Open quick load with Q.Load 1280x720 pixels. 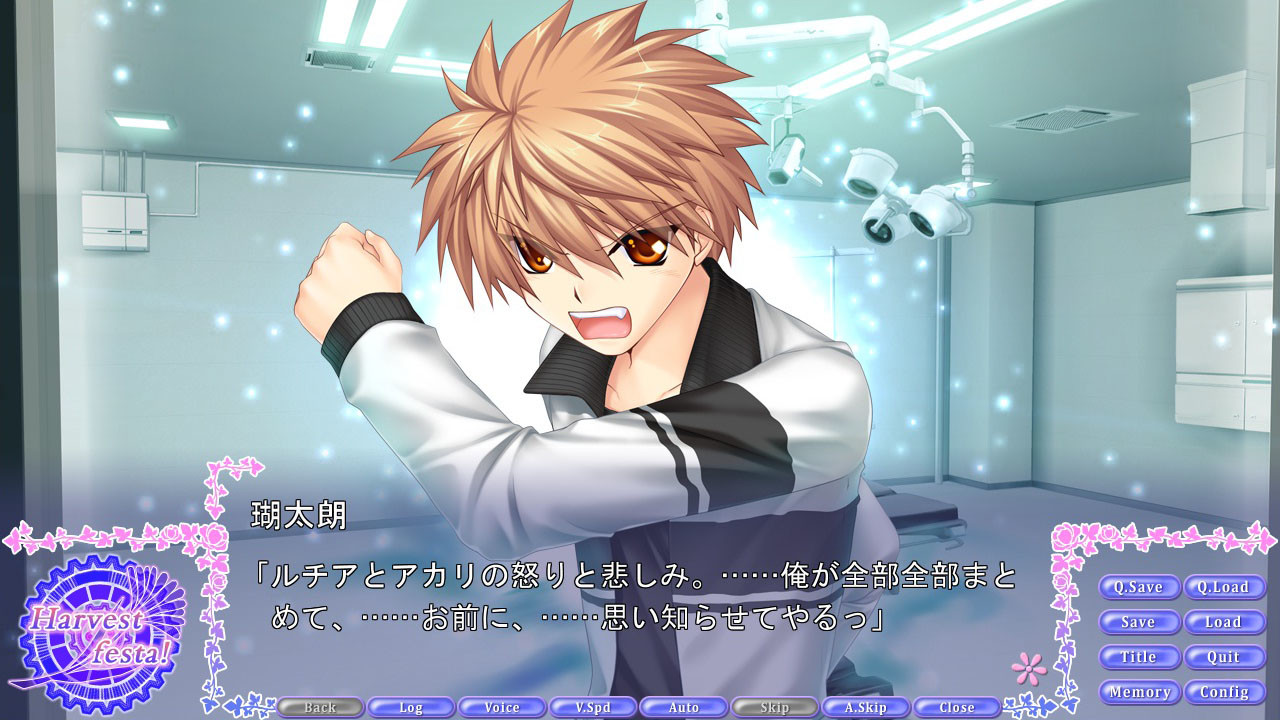point(1224,587)
